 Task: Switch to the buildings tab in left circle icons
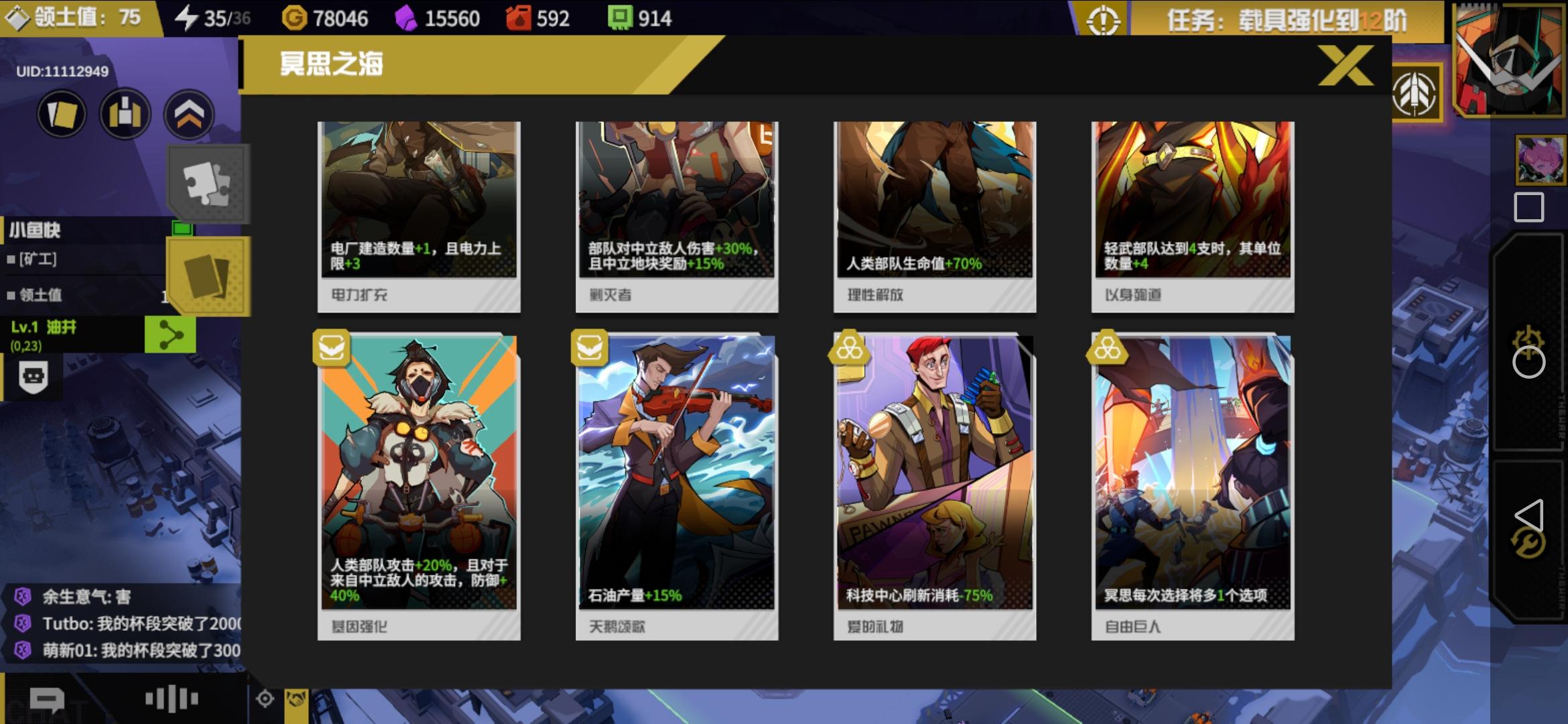[125, 114]
